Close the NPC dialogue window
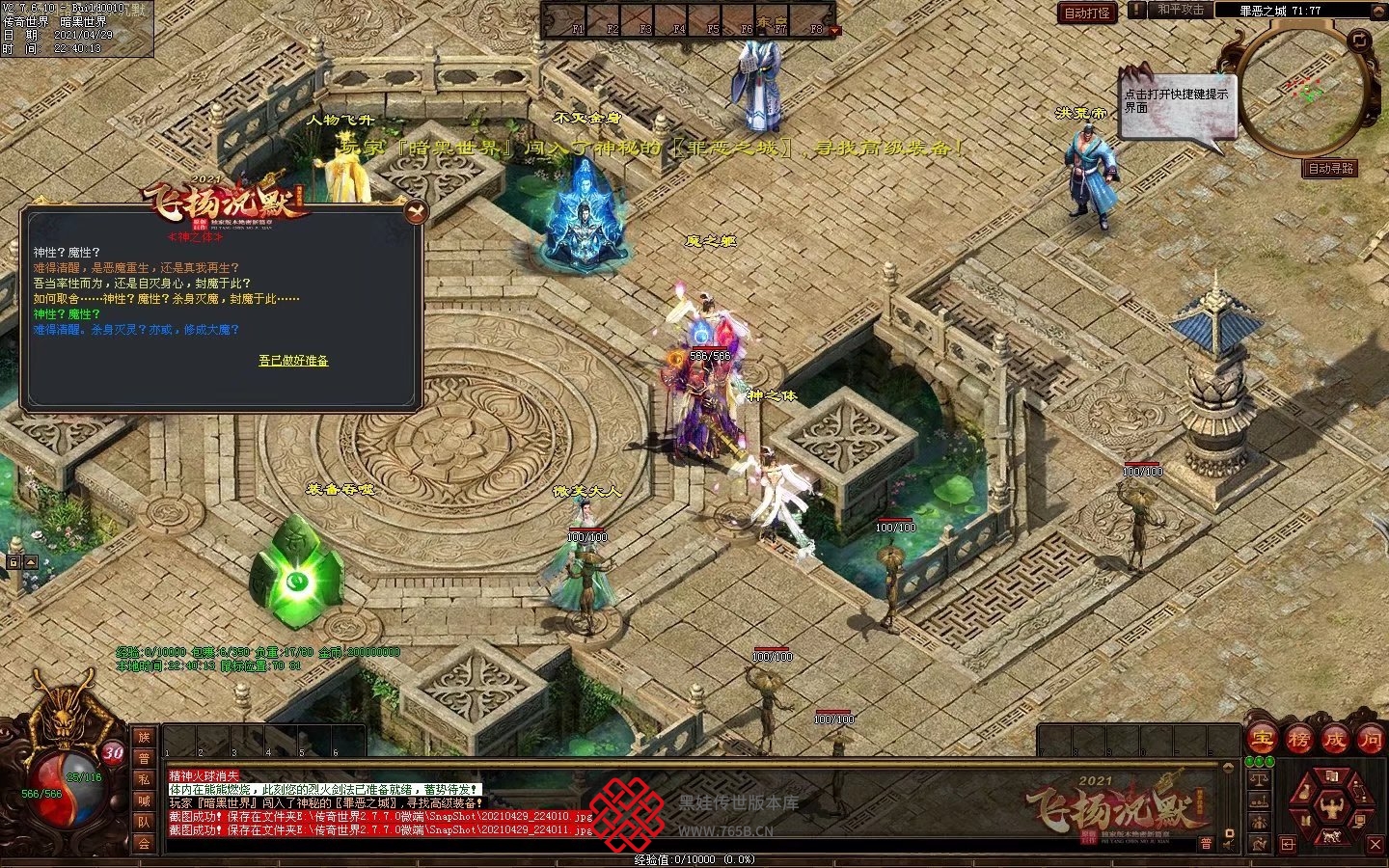The height and width of the screenshot is (868, 1389). [x=414, y=211]
